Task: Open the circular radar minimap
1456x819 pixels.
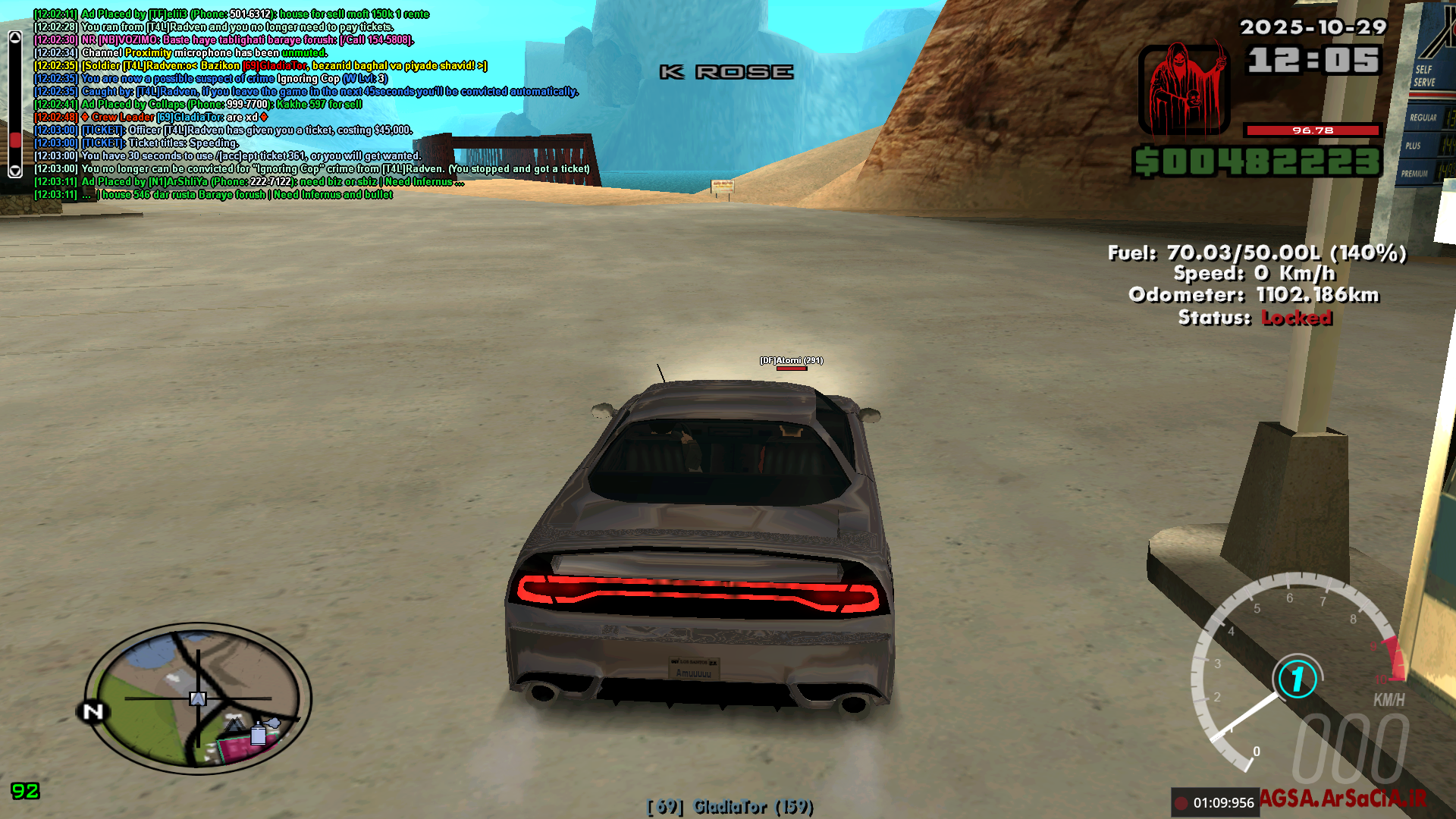Action: [x=197, y=698]
